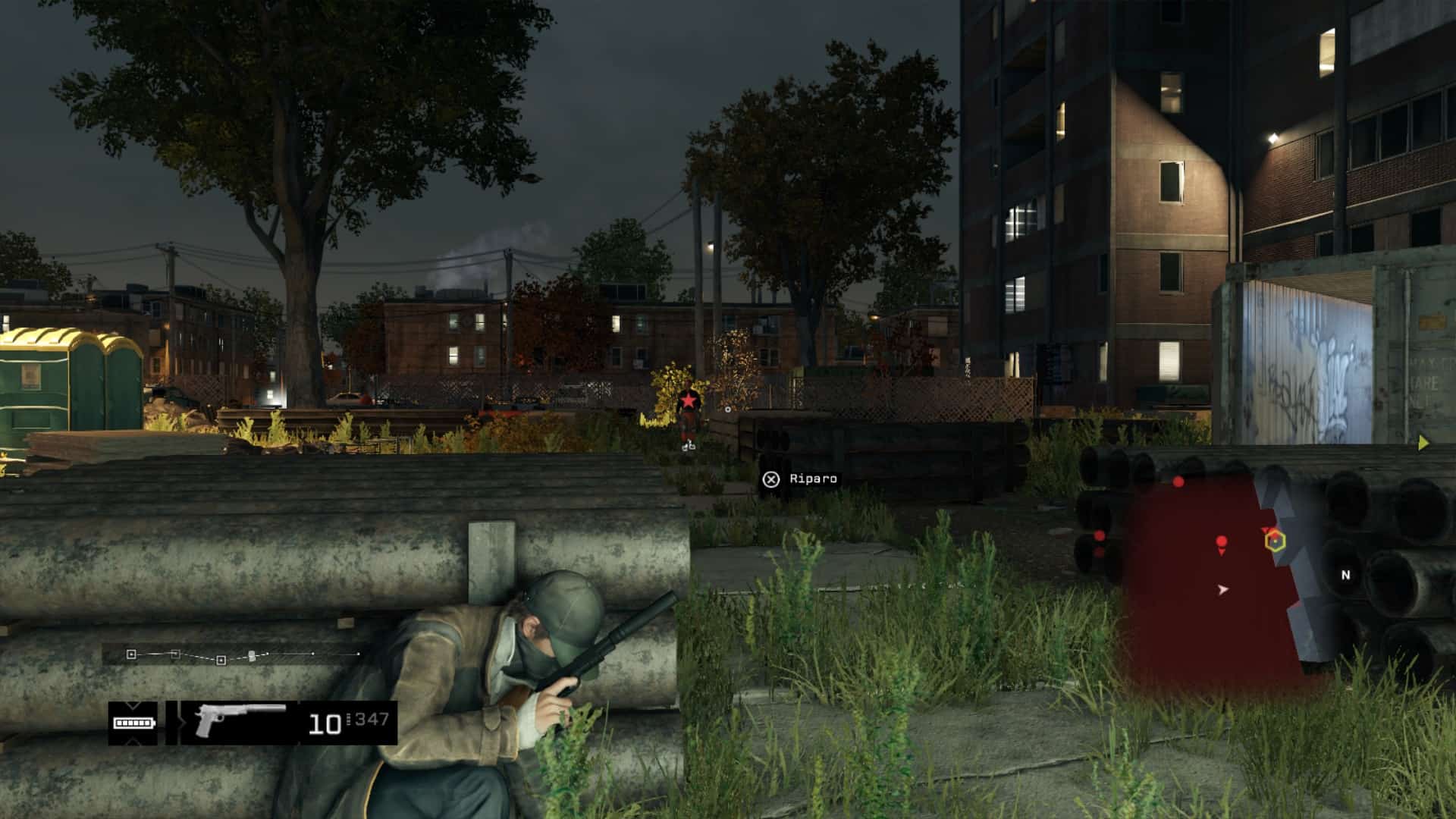This screenshot has height=819, width=1456.
Task: Click the north compass indicator on minimap
Action: 1345,575
